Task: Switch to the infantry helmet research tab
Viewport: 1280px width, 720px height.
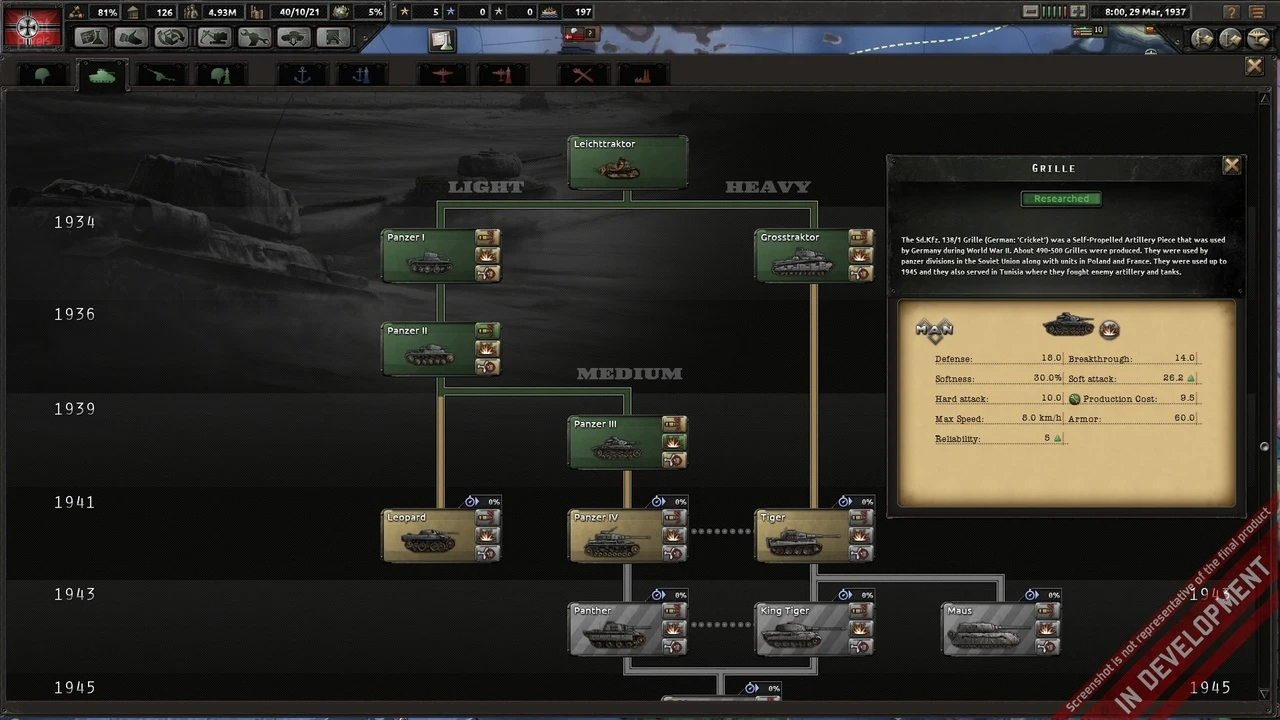Action: 43,75
